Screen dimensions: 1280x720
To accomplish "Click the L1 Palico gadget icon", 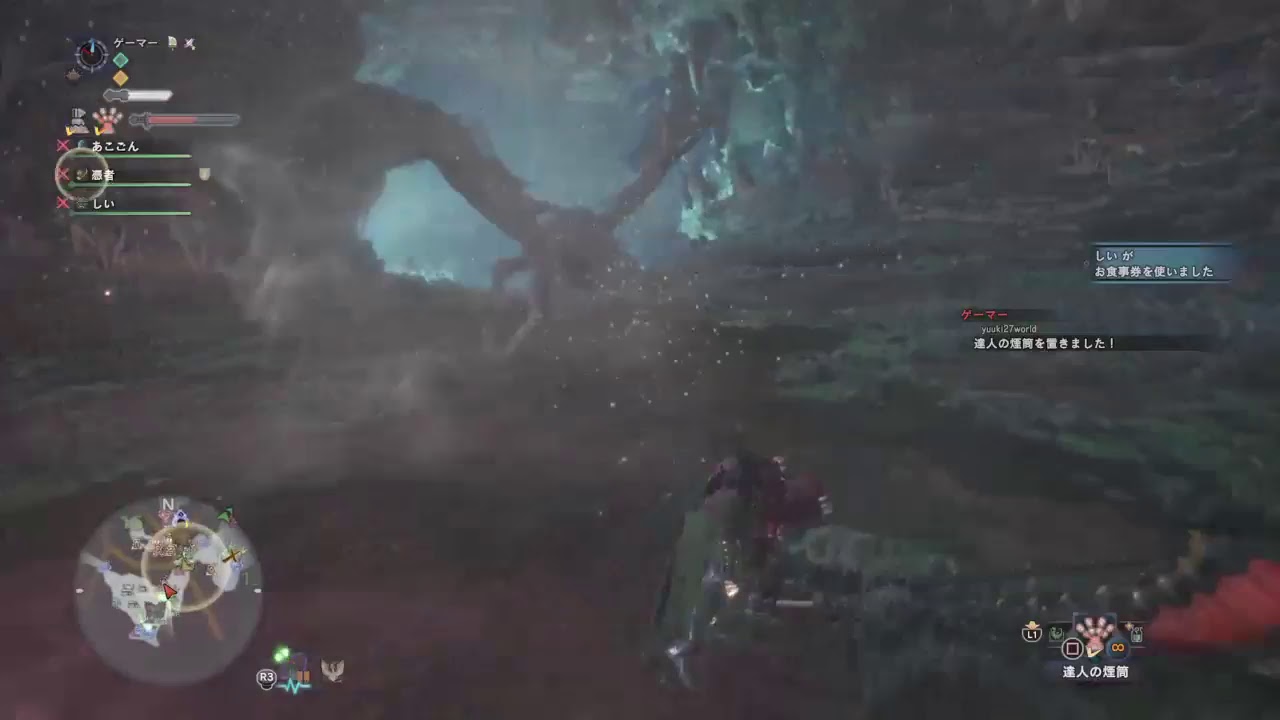I will coord(1032,633).
